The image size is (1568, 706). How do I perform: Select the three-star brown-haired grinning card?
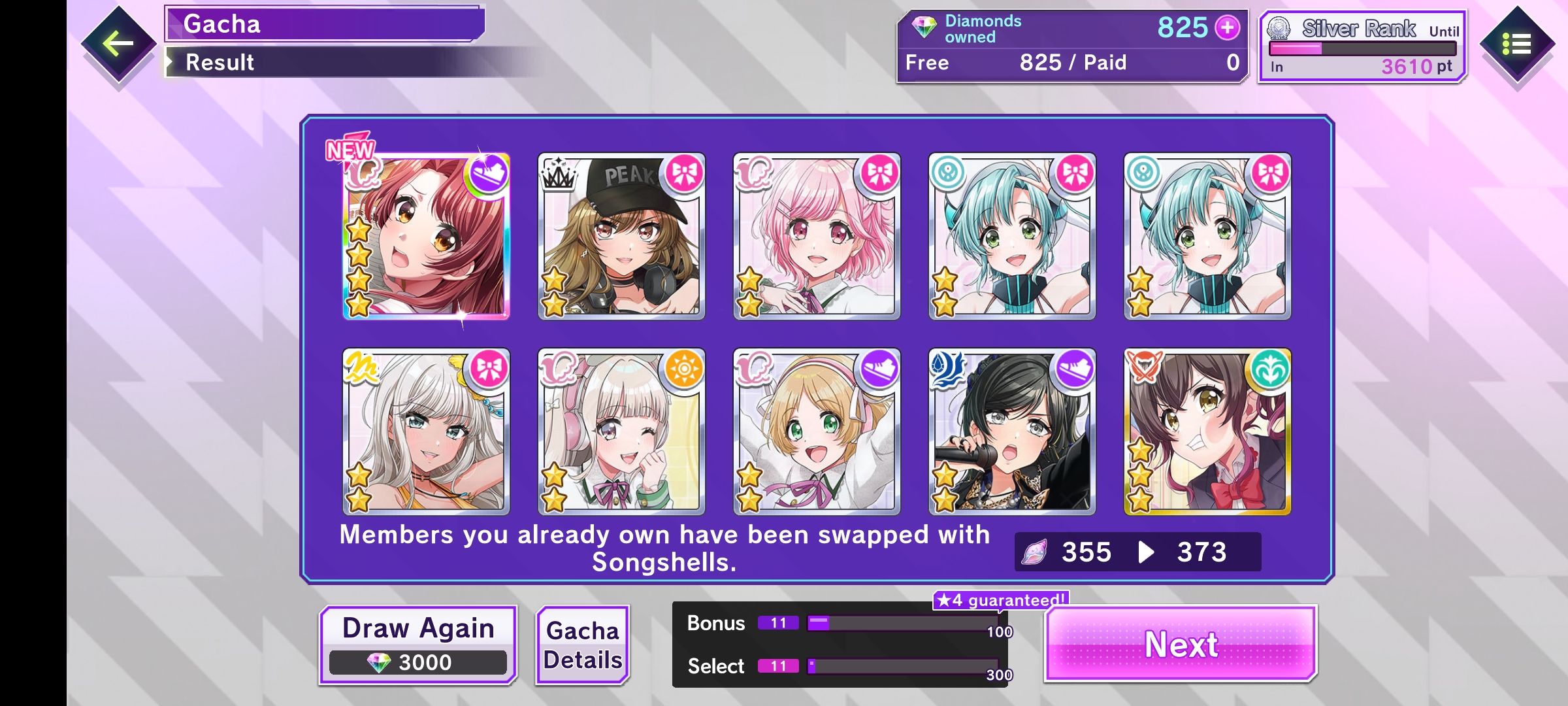point(1207,432)
